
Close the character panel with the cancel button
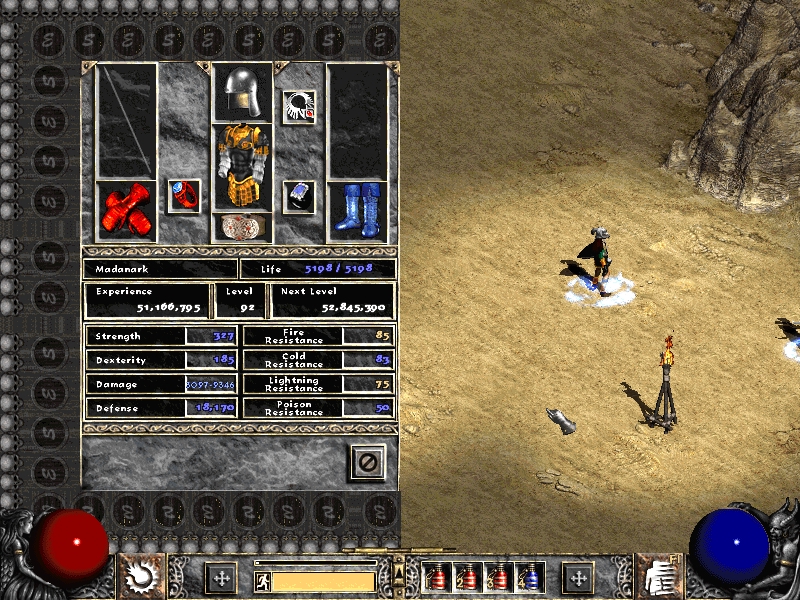click(367, 461)
